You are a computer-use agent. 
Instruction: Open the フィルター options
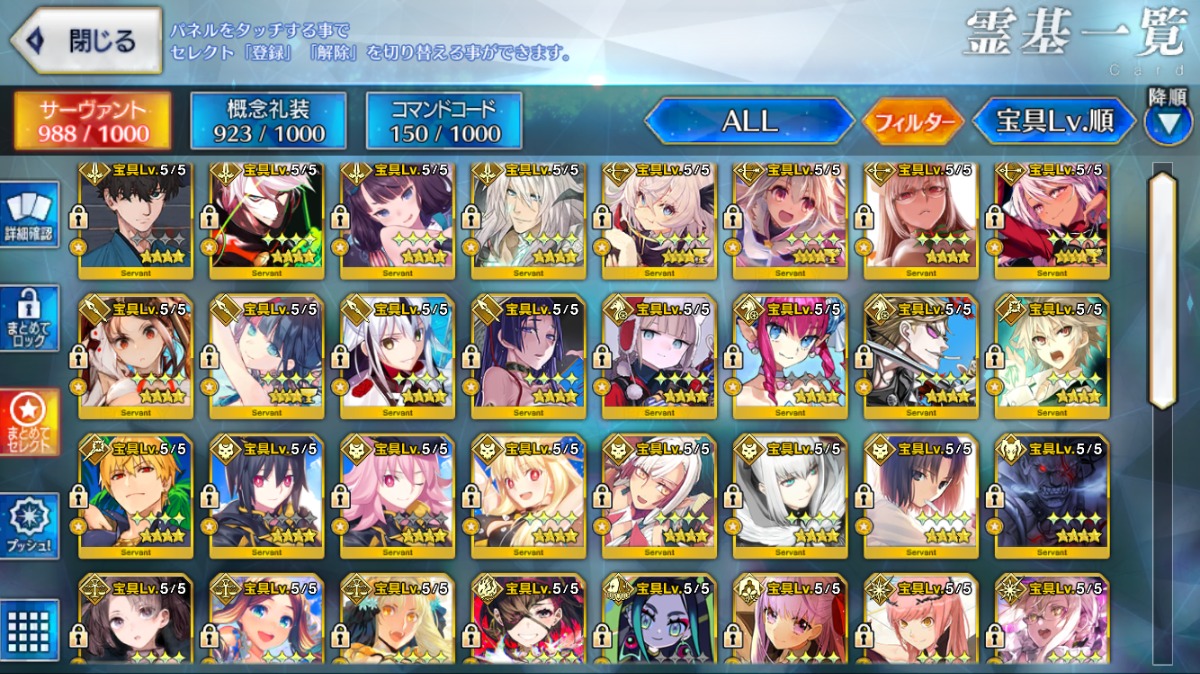pos(913,123)
